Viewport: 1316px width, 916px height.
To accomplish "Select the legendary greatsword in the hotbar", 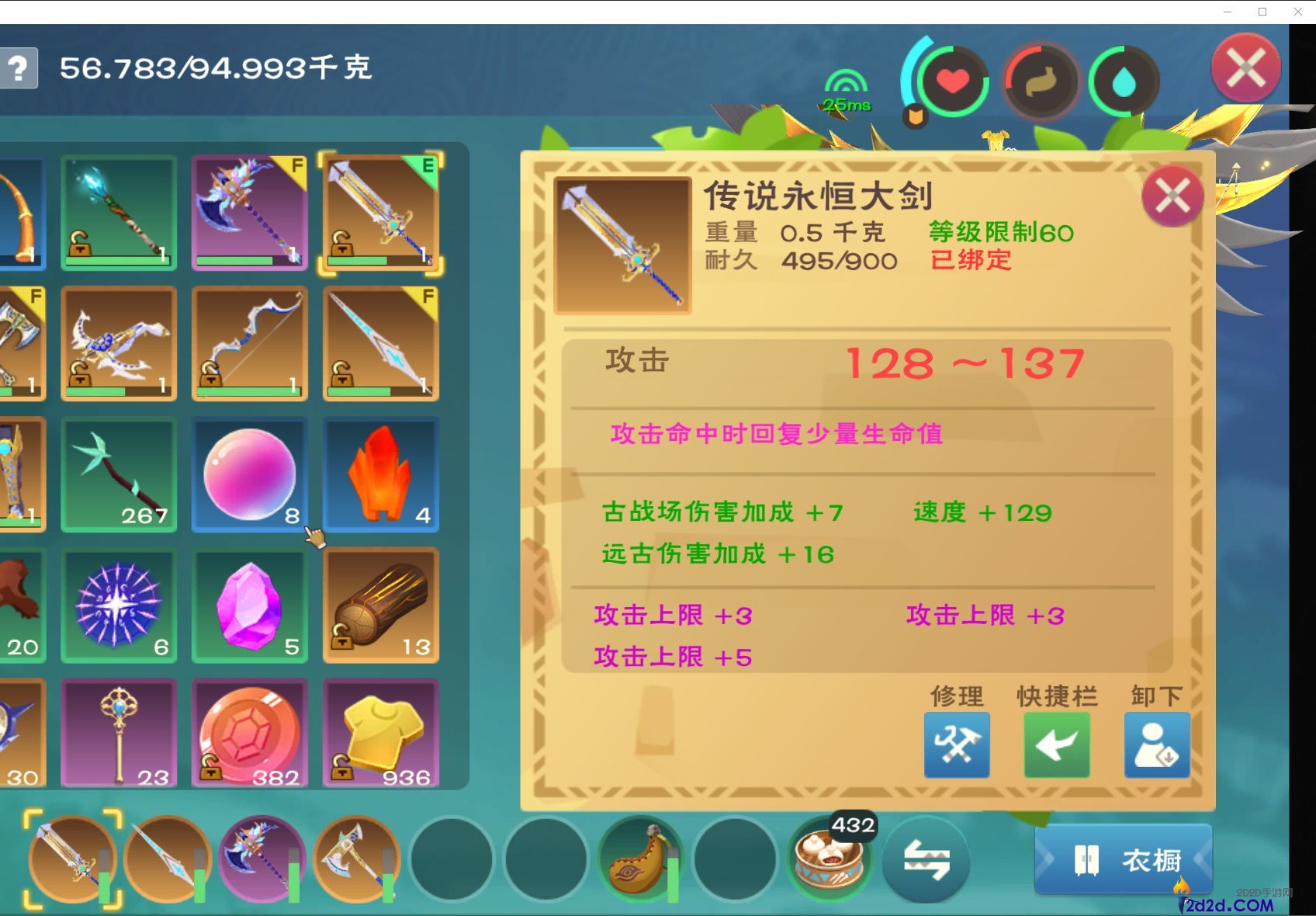I will pyautogui.click(x=71, y=858).
